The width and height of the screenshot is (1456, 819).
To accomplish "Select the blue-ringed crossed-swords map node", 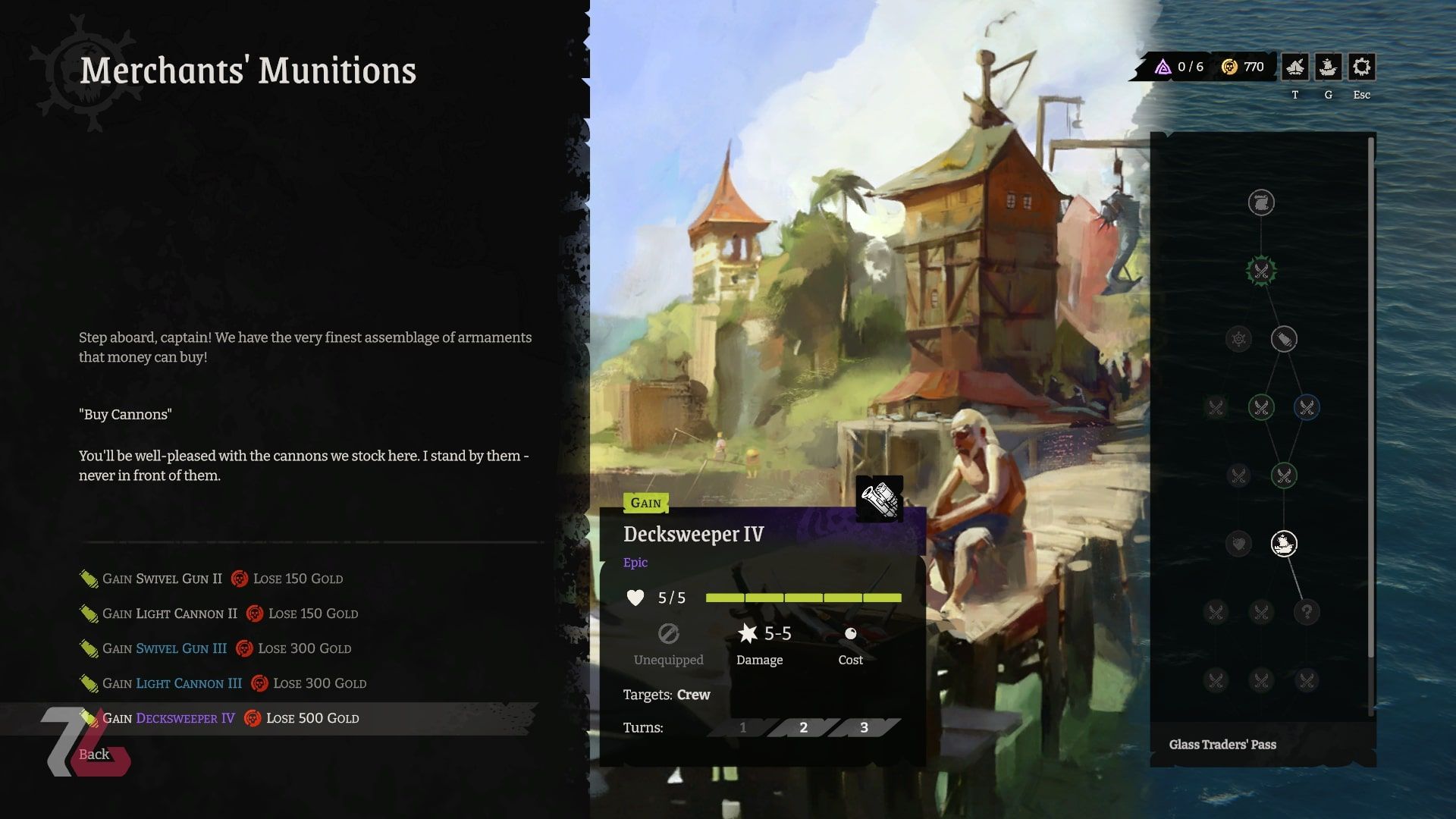I will tap(1307, 407).
